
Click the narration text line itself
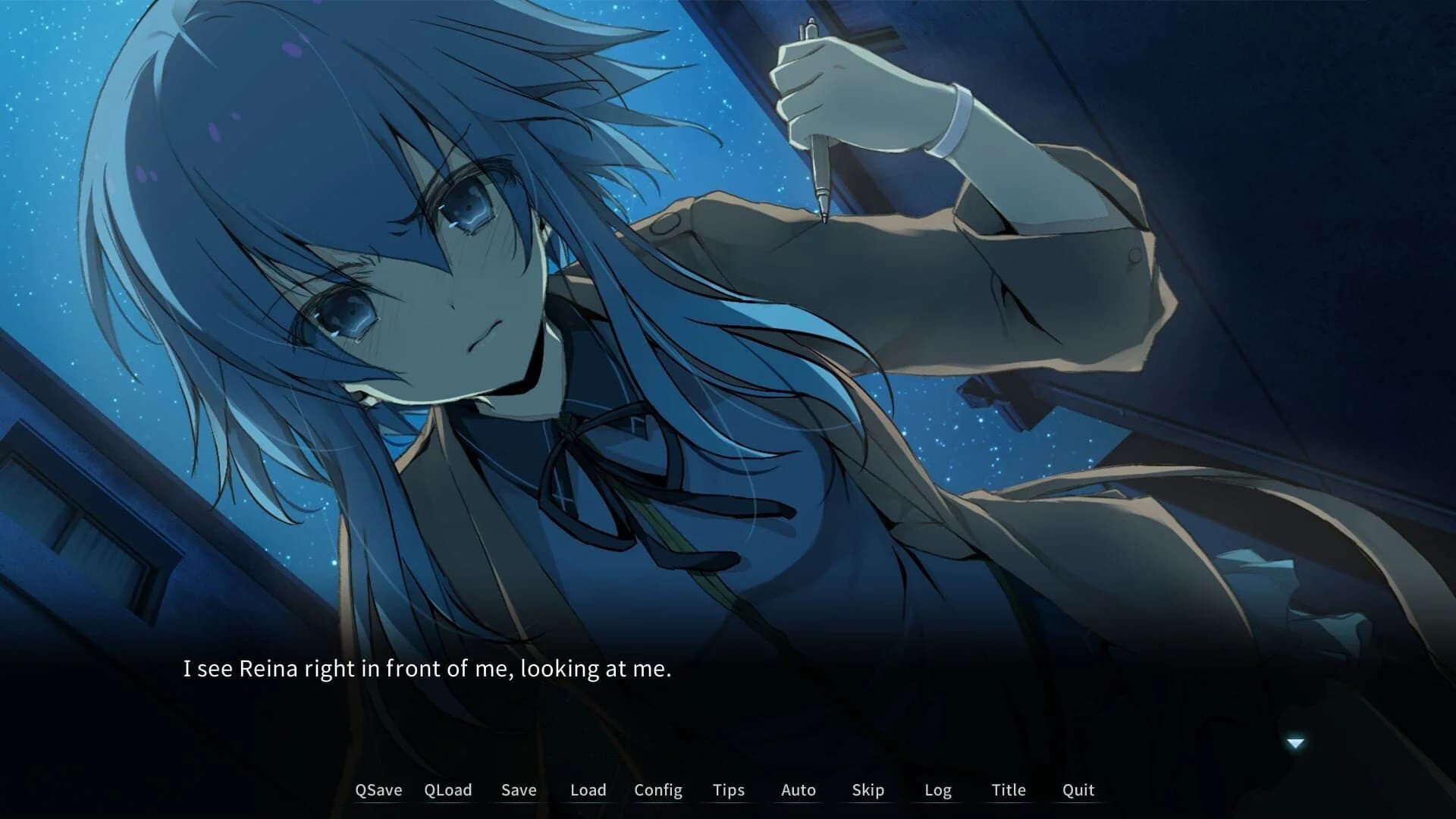(427, 670)
